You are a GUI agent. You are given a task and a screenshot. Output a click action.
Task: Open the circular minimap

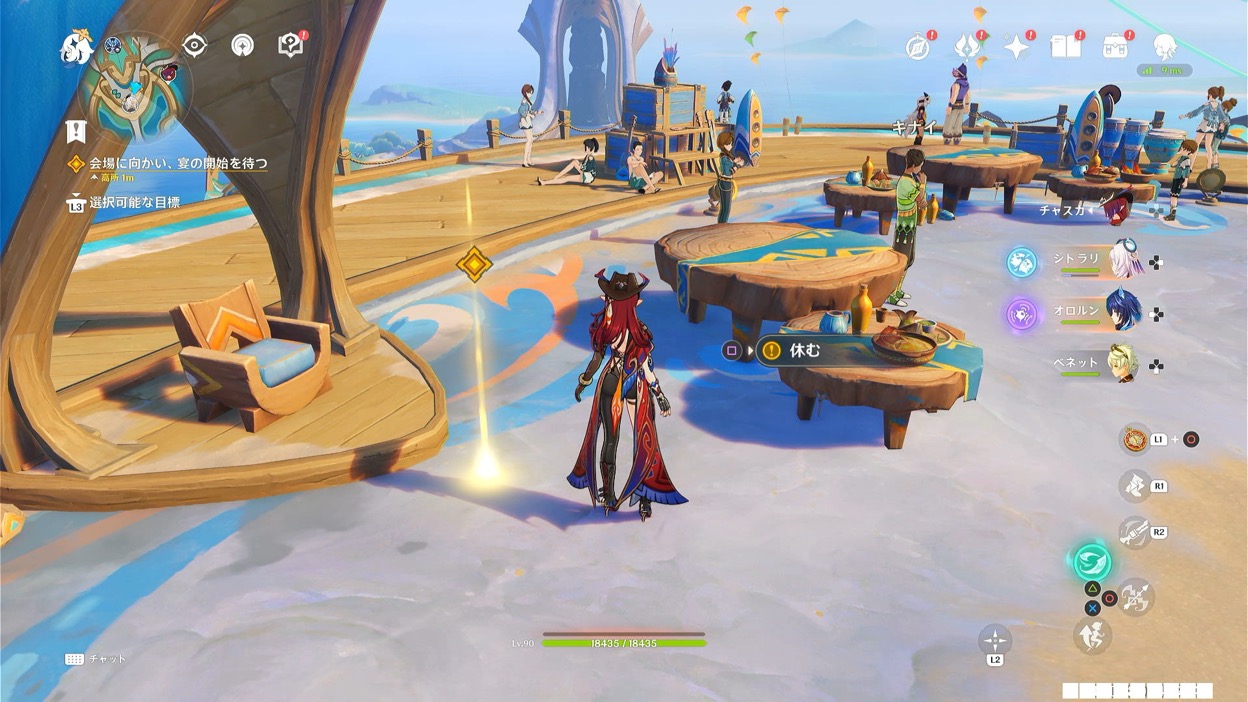point(134,86)
